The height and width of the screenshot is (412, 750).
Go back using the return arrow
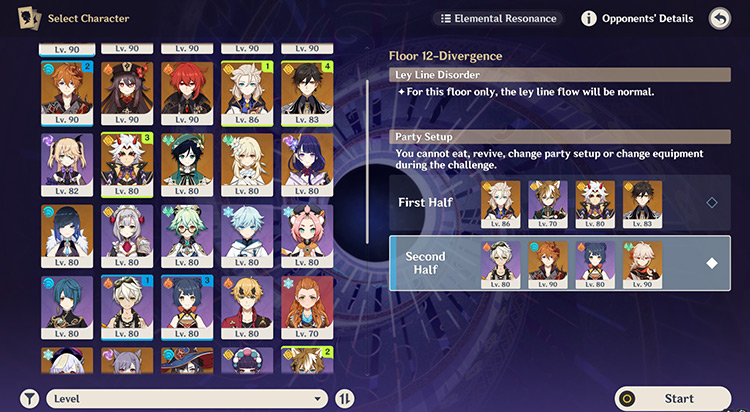719,18
